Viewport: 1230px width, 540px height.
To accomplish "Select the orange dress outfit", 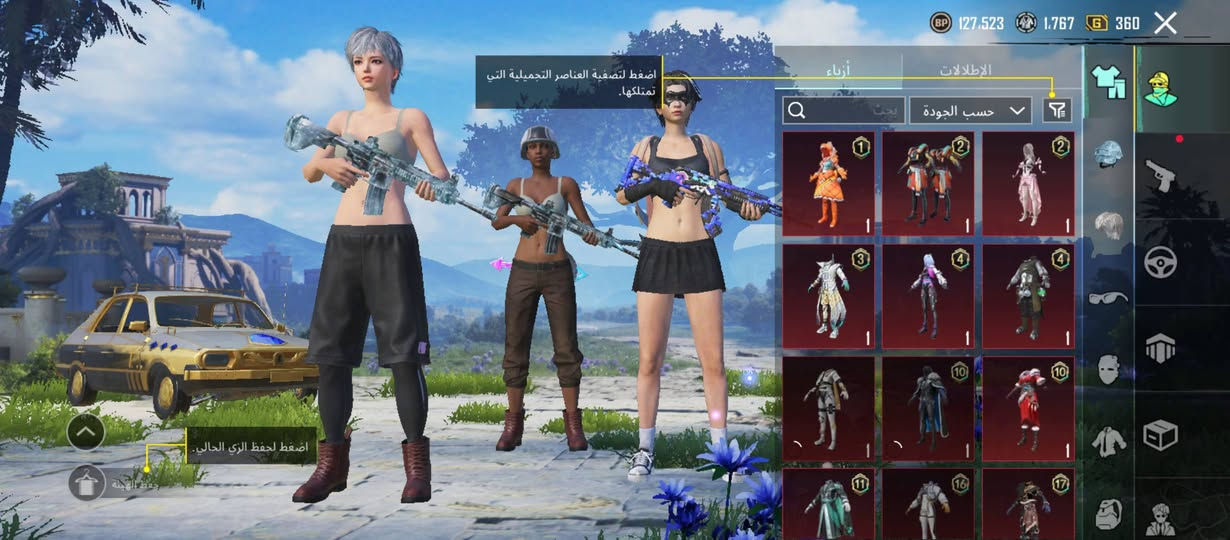I will coord(828,184).
